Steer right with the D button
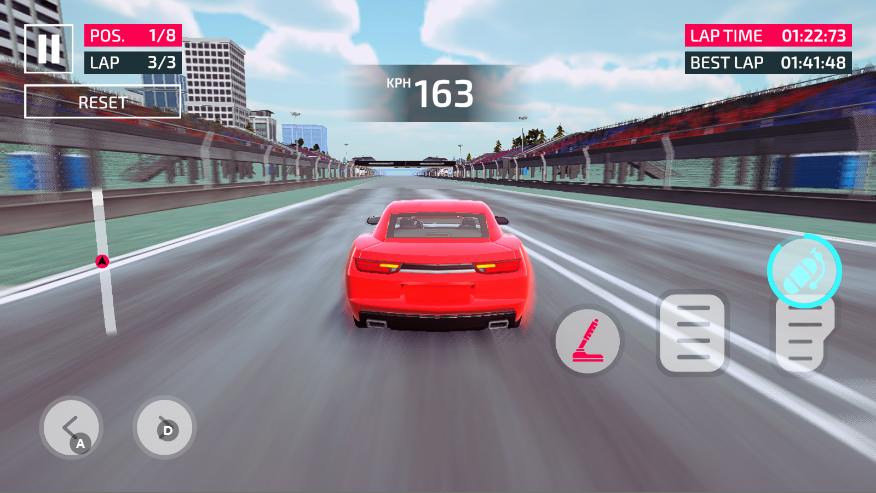876x493 pixels. (164, 428)
